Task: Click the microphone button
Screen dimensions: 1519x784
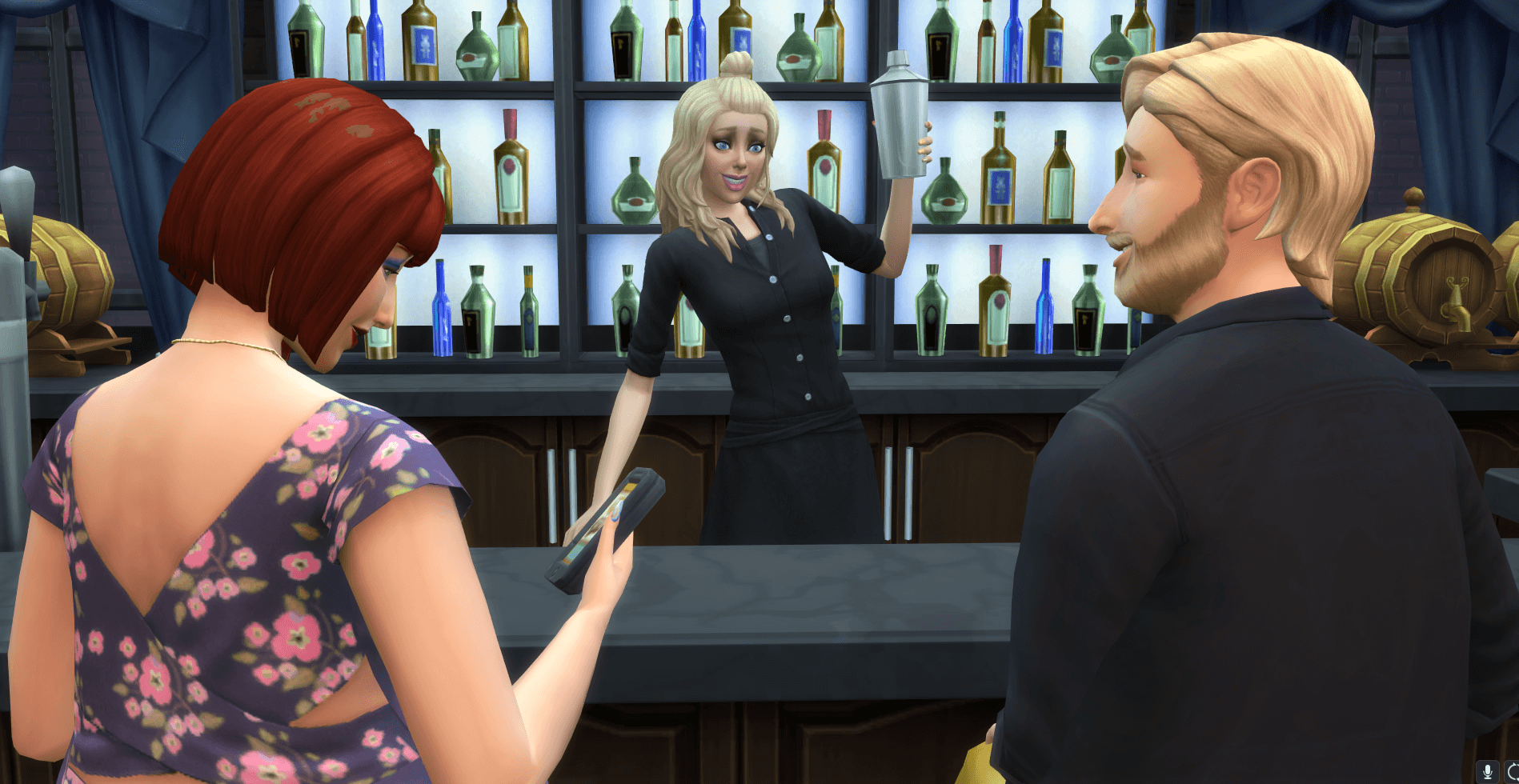Action: pyautogui.click(x=1488, y=771)
